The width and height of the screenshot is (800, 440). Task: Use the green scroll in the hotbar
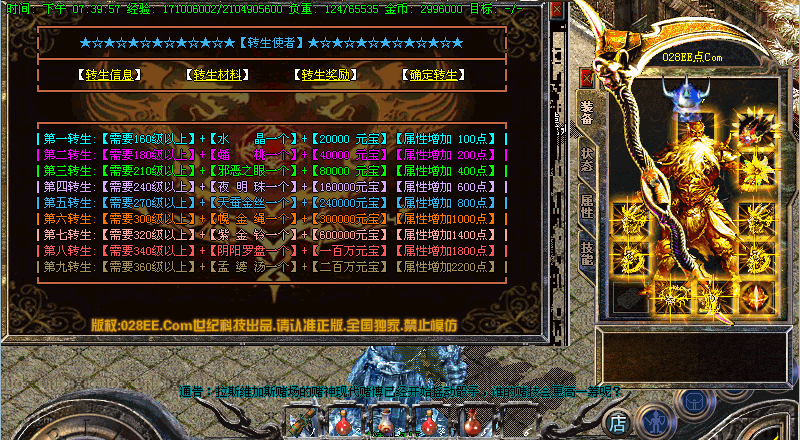coord(300,423)
